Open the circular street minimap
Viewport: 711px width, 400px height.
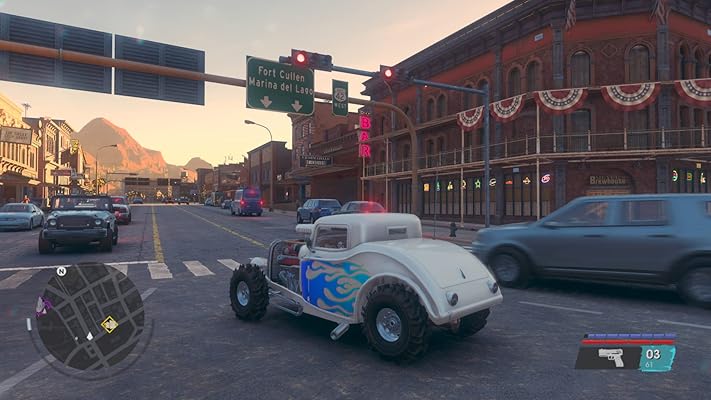click(88, 318)
